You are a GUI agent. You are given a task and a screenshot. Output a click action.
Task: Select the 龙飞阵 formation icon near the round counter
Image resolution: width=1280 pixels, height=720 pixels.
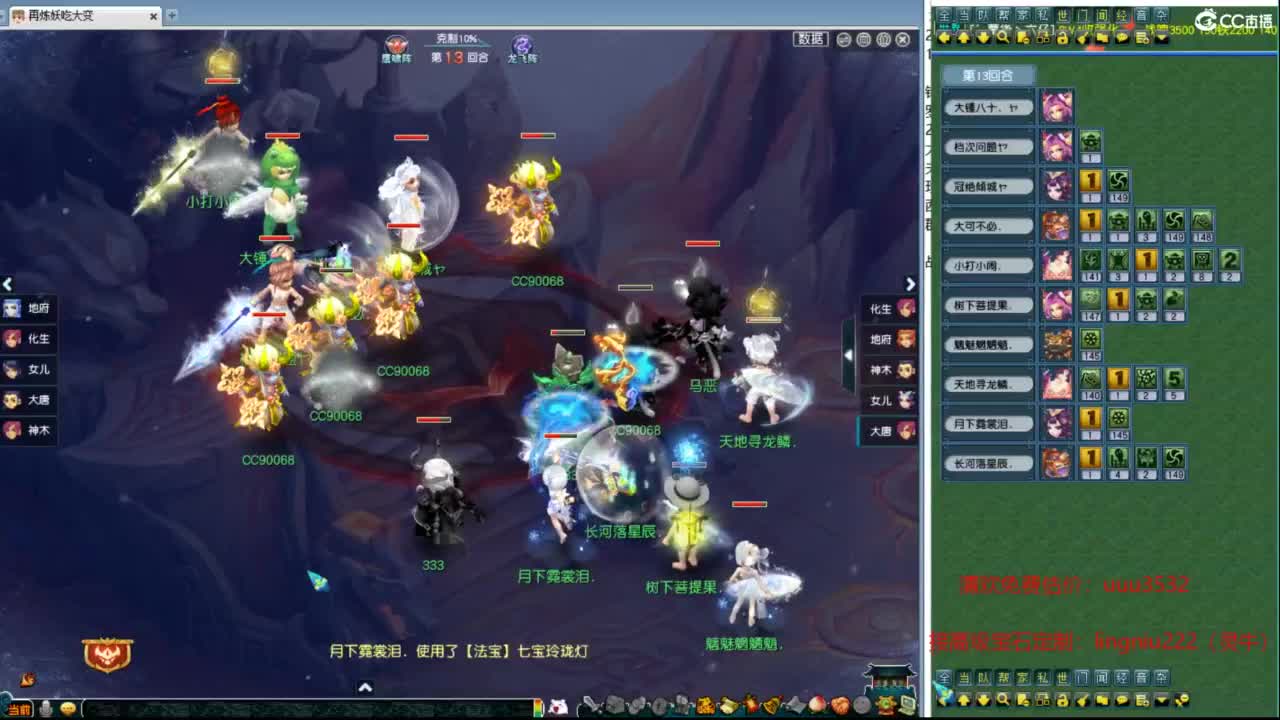pos(519,44)
